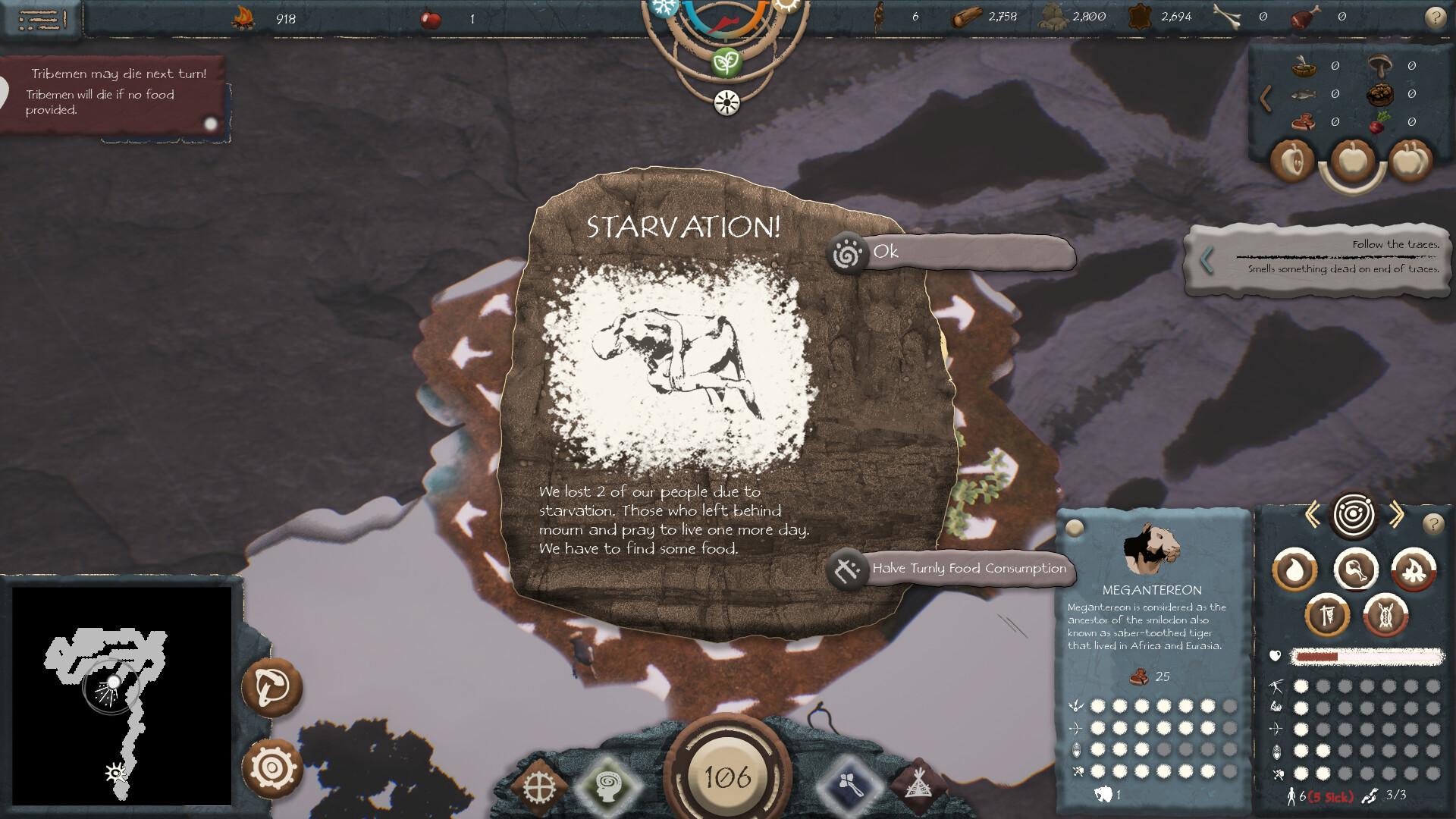
Task: Open the tent camp button
Action: (x=919, y=786)
